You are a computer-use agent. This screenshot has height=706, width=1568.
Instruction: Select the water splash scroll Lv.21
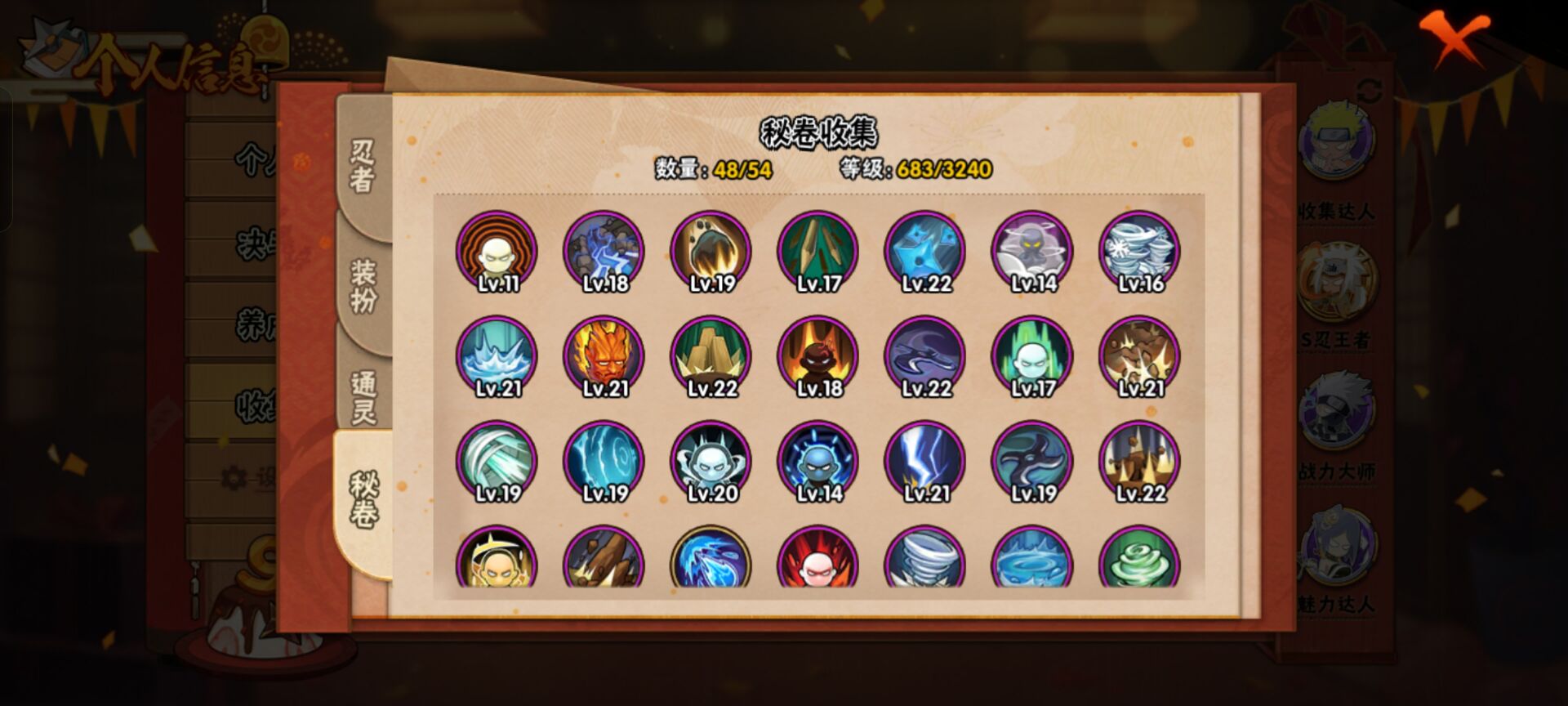(x=498, y=355)
